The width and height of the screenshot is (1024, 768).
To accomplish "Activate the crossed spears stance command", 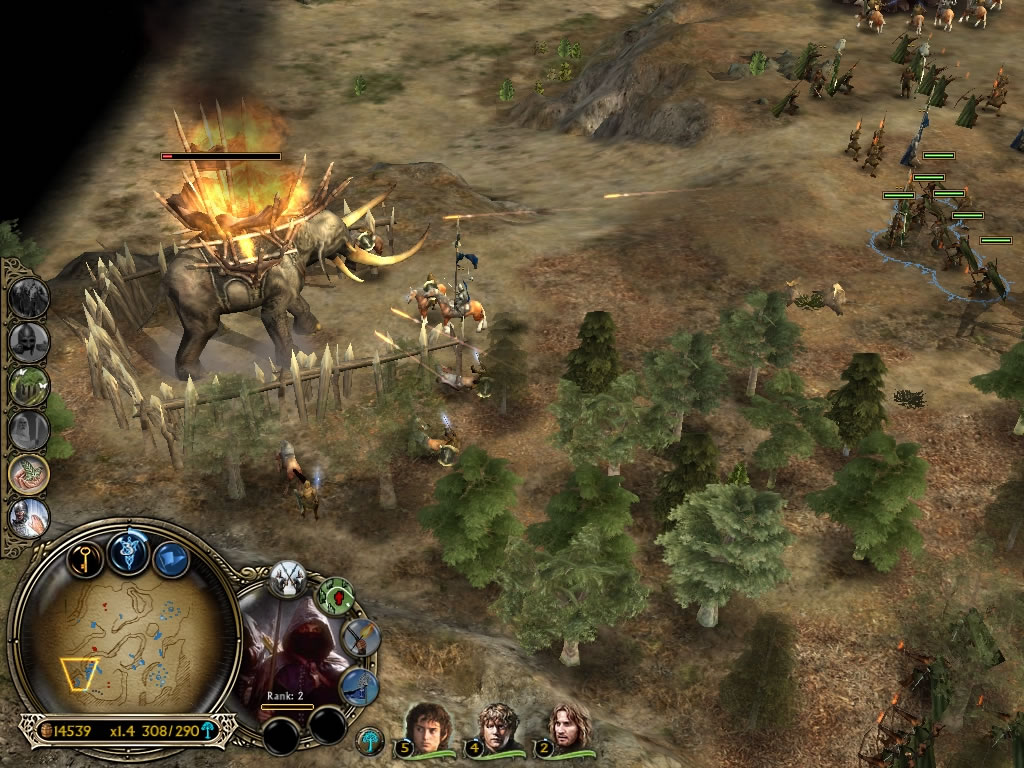I will [287, 579].
